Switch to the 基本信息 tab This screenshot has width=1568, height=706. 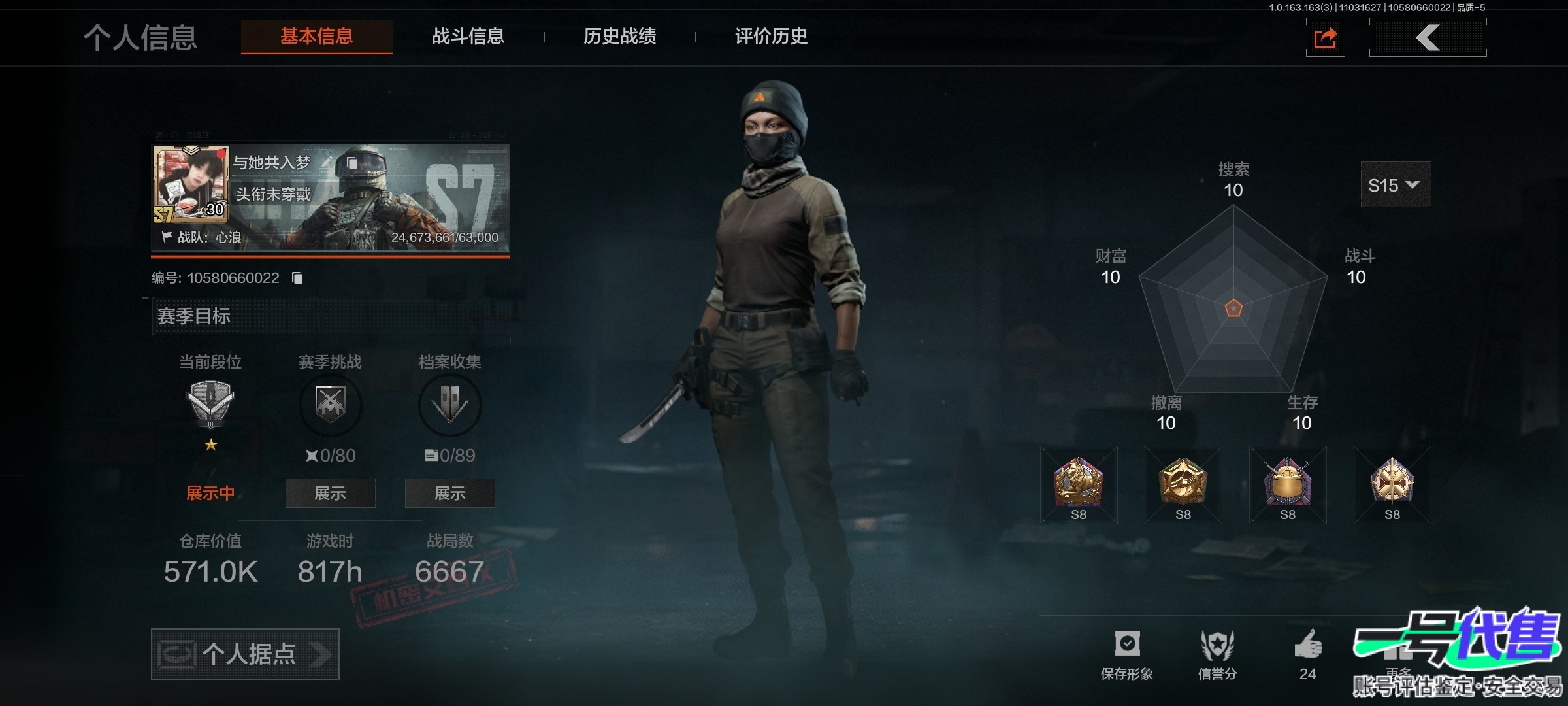click(x=317, y=37)
